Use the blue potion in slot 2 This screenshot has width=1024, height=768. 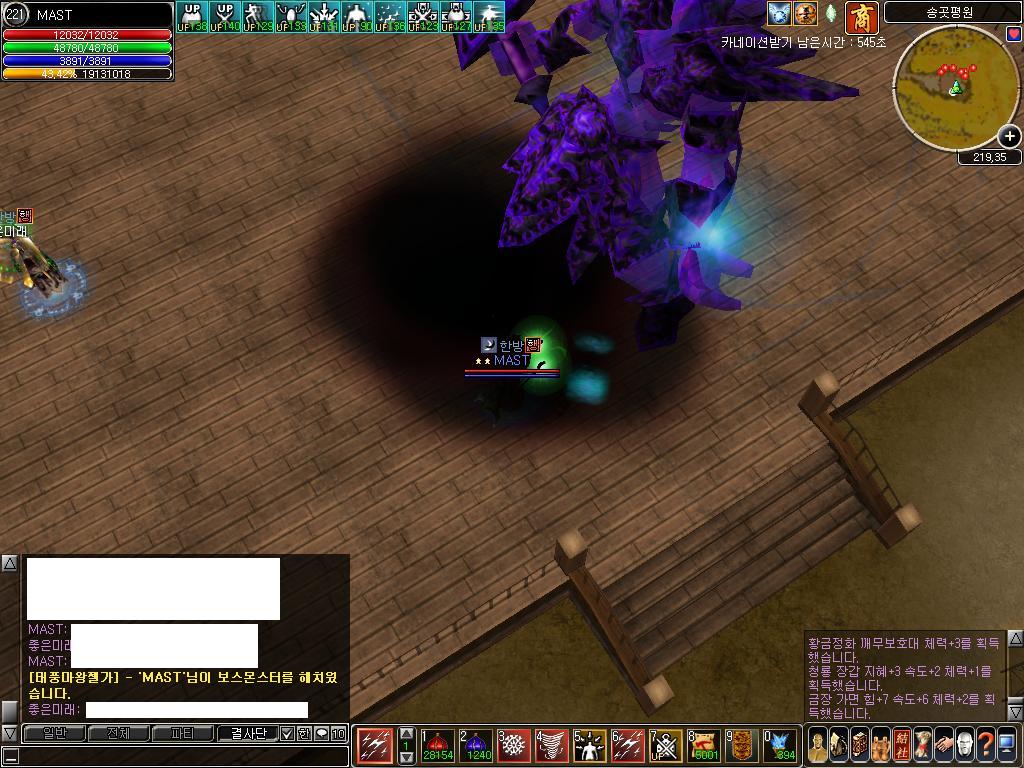[x=477, y=746]
